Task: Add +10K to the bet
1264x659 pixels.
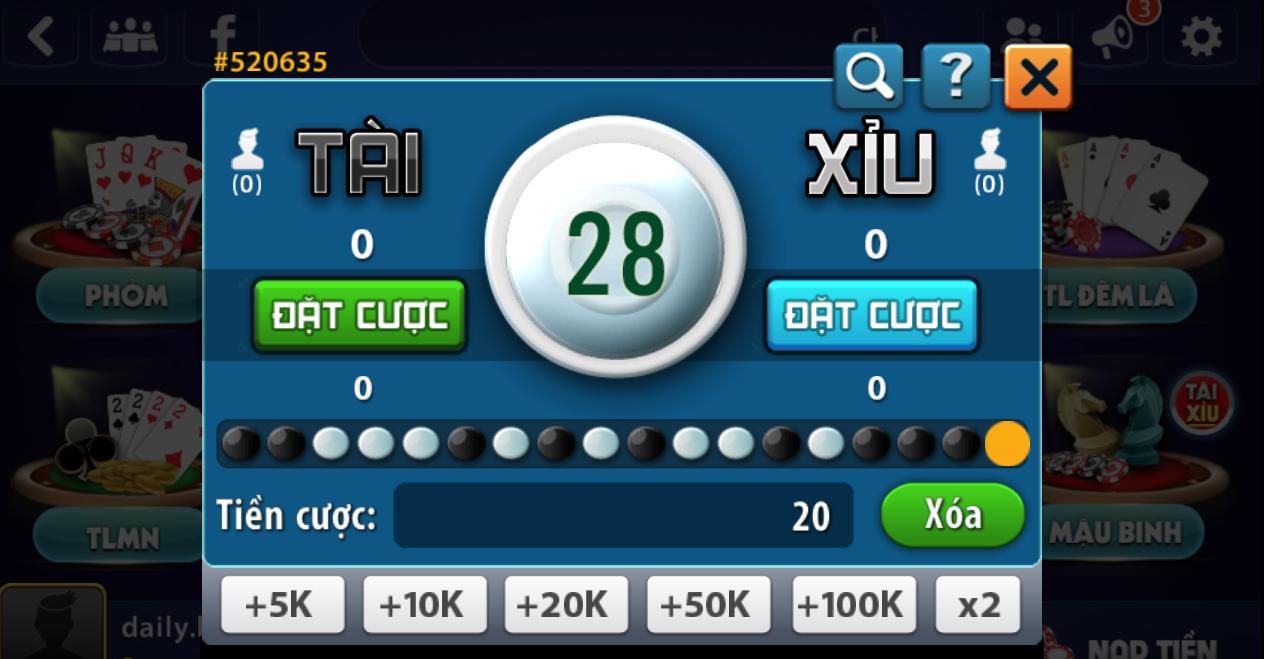Action: [424, 604]
